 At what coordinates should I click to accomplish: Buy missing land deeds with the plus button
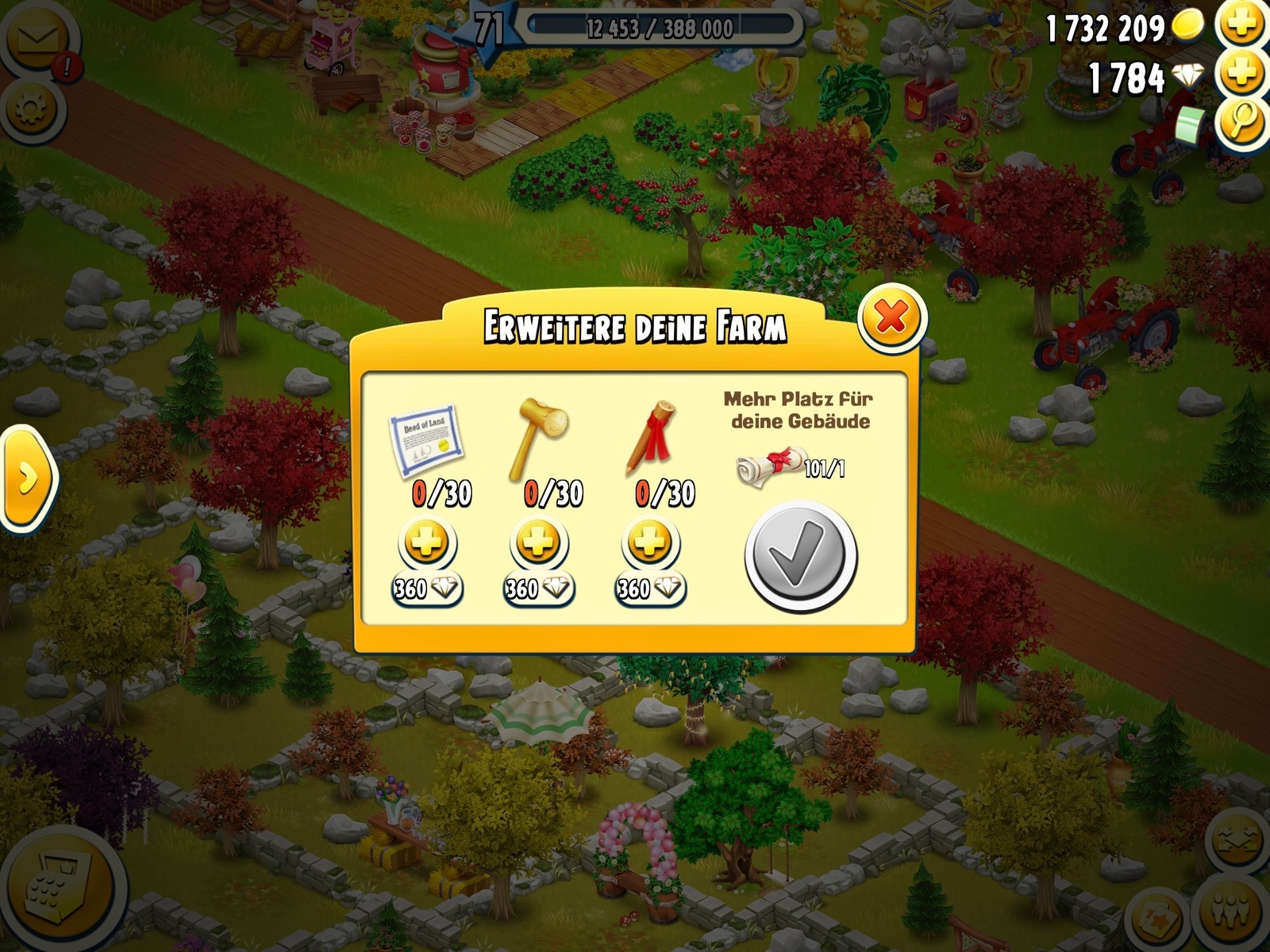(427, 544)
